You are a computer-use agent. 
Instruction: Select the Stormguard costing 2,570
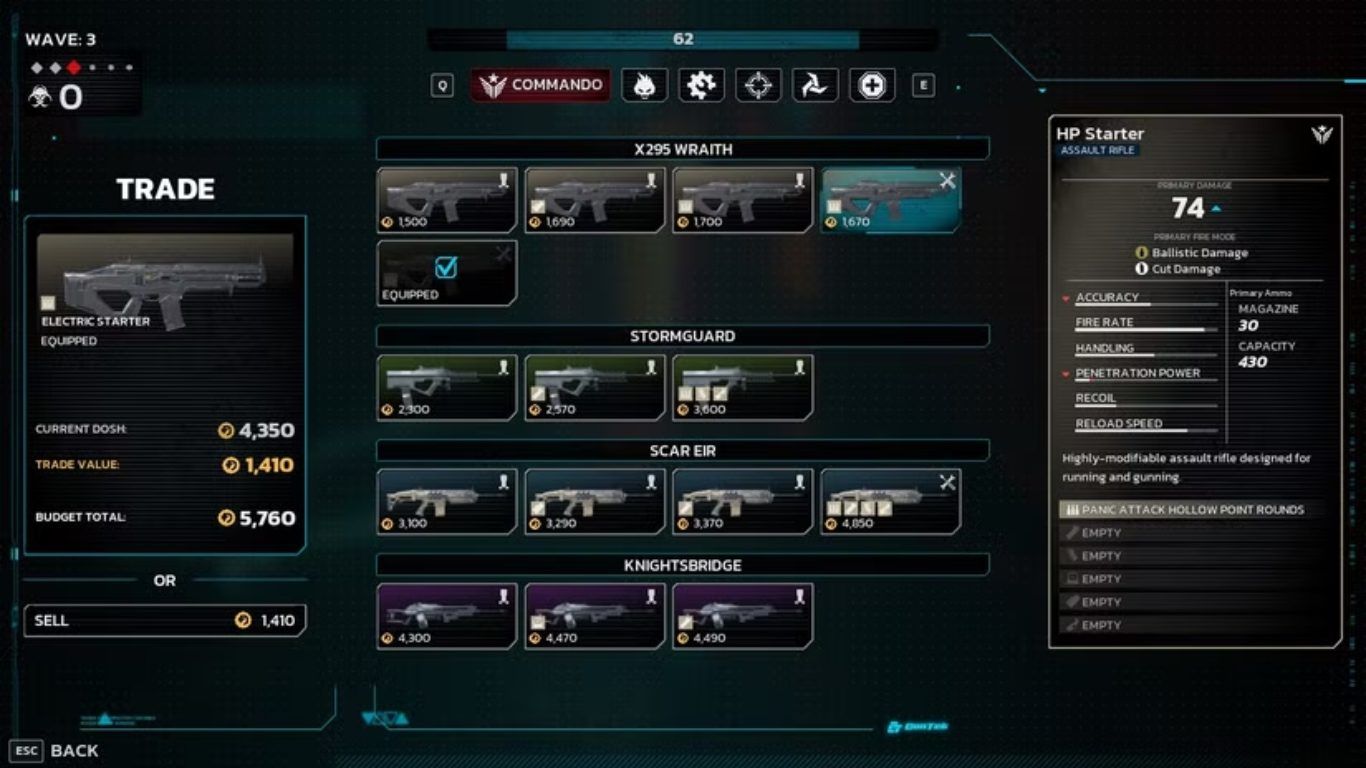click(x=595, y=387)
